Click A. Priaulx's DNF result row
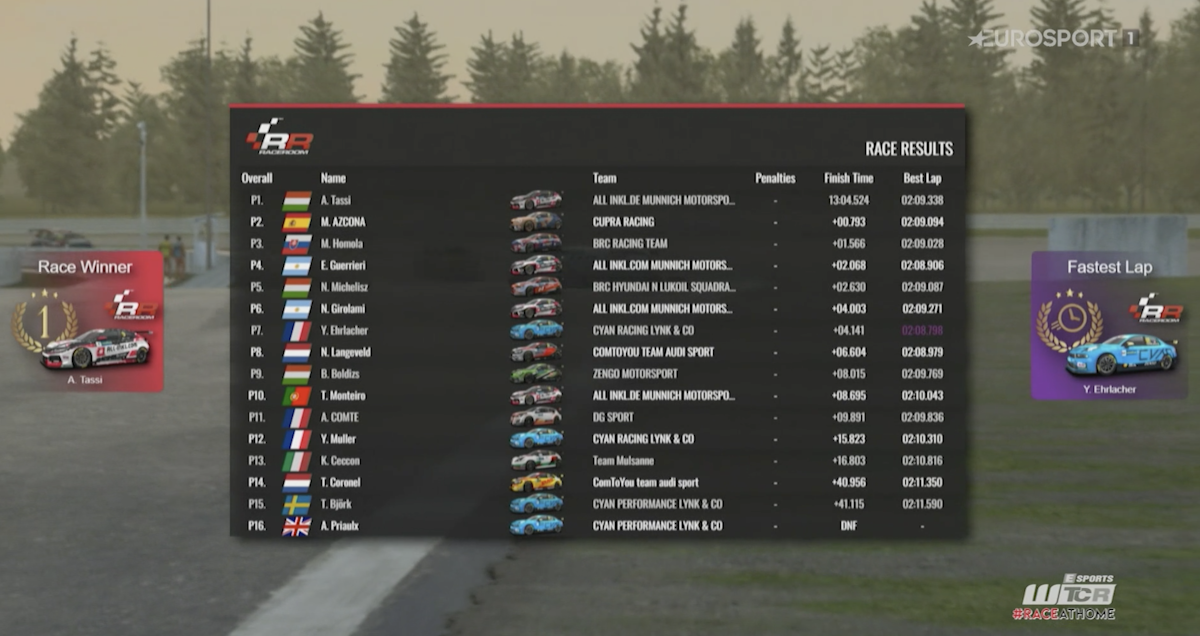Viewport: 1200px width, 636px height. point(597,525)
